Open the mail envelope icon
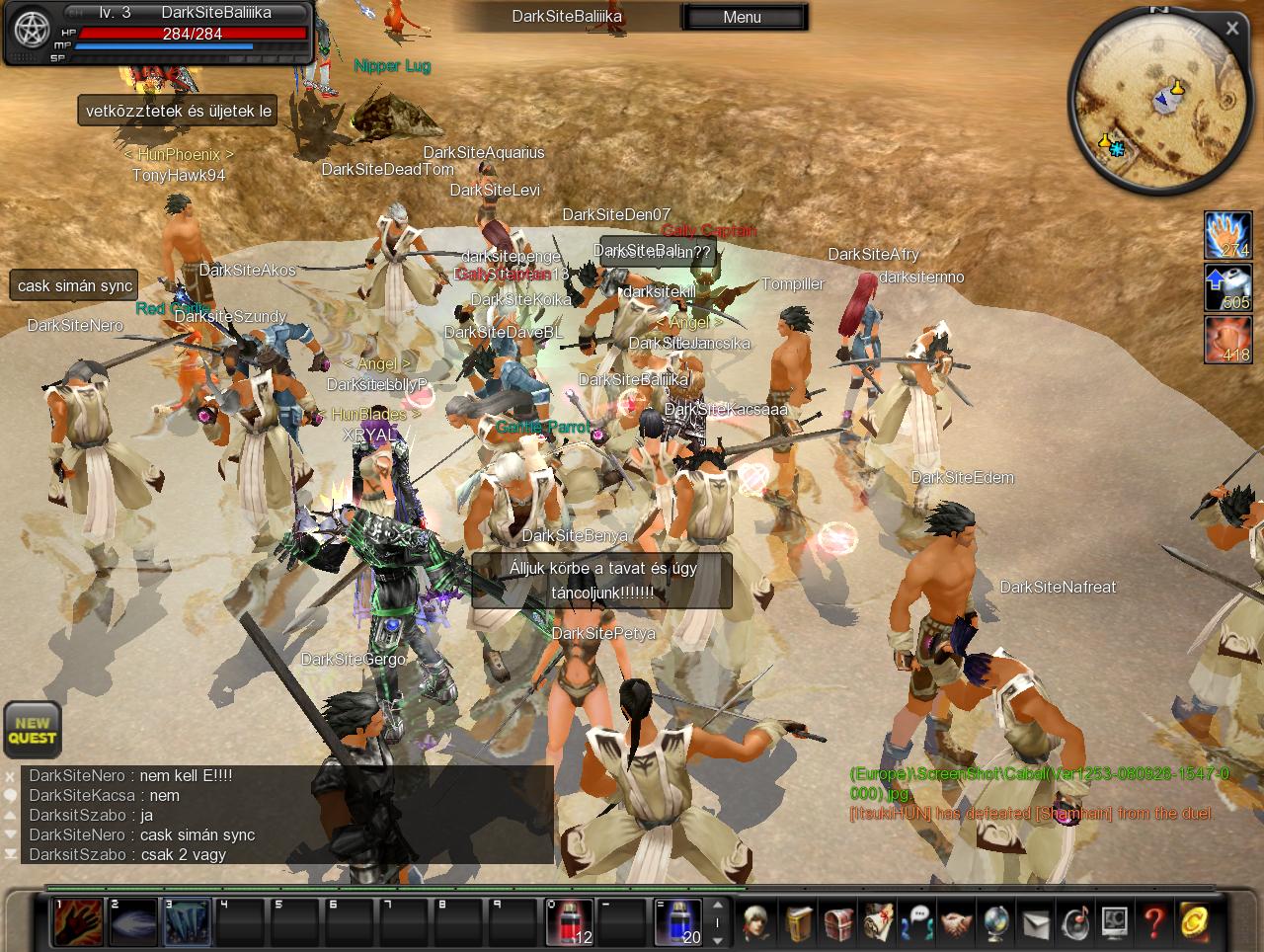1264x952 pixels. 1035,922
